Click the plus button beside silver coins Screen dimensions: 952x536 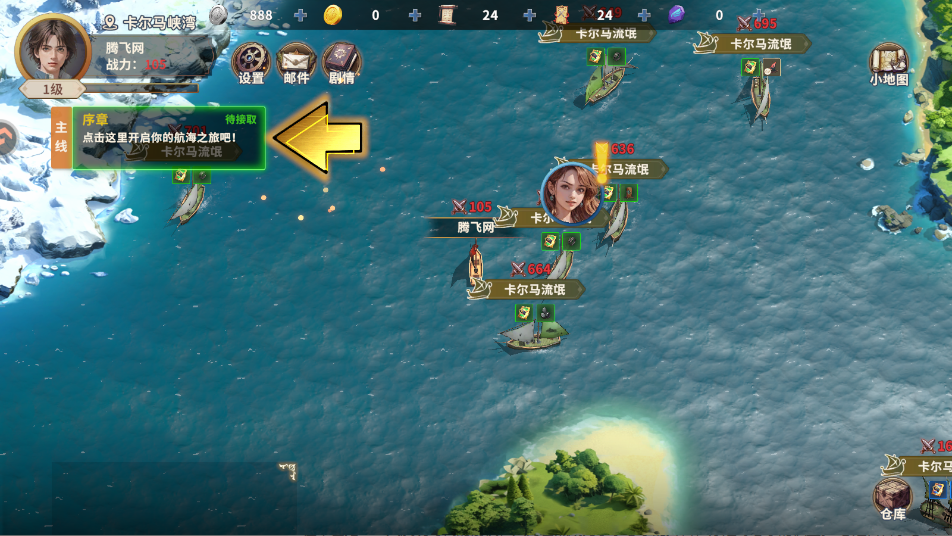tap(301, 15)
